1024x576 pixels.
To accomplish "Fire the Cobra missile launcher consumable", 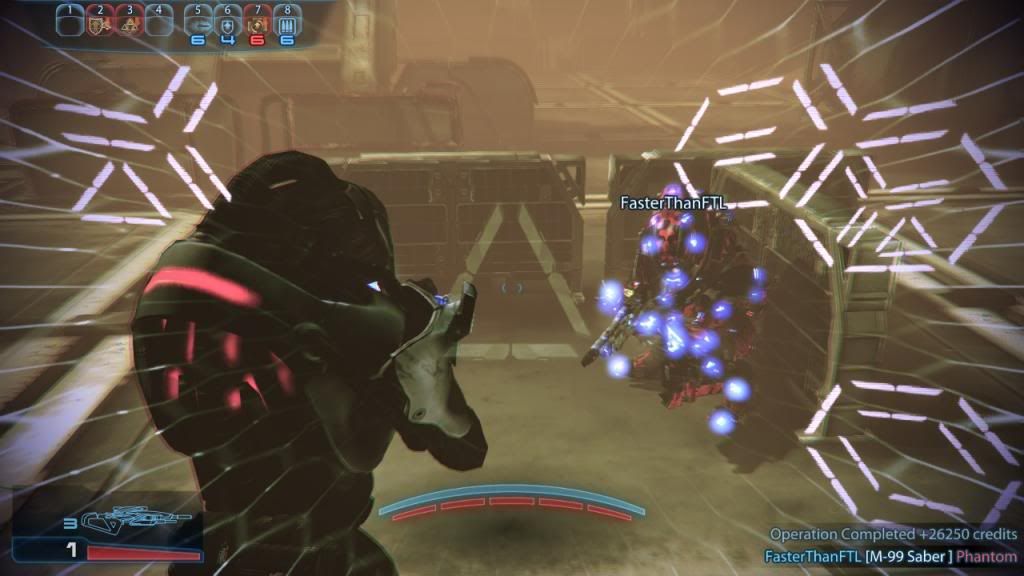I will [x=197, y=22].
